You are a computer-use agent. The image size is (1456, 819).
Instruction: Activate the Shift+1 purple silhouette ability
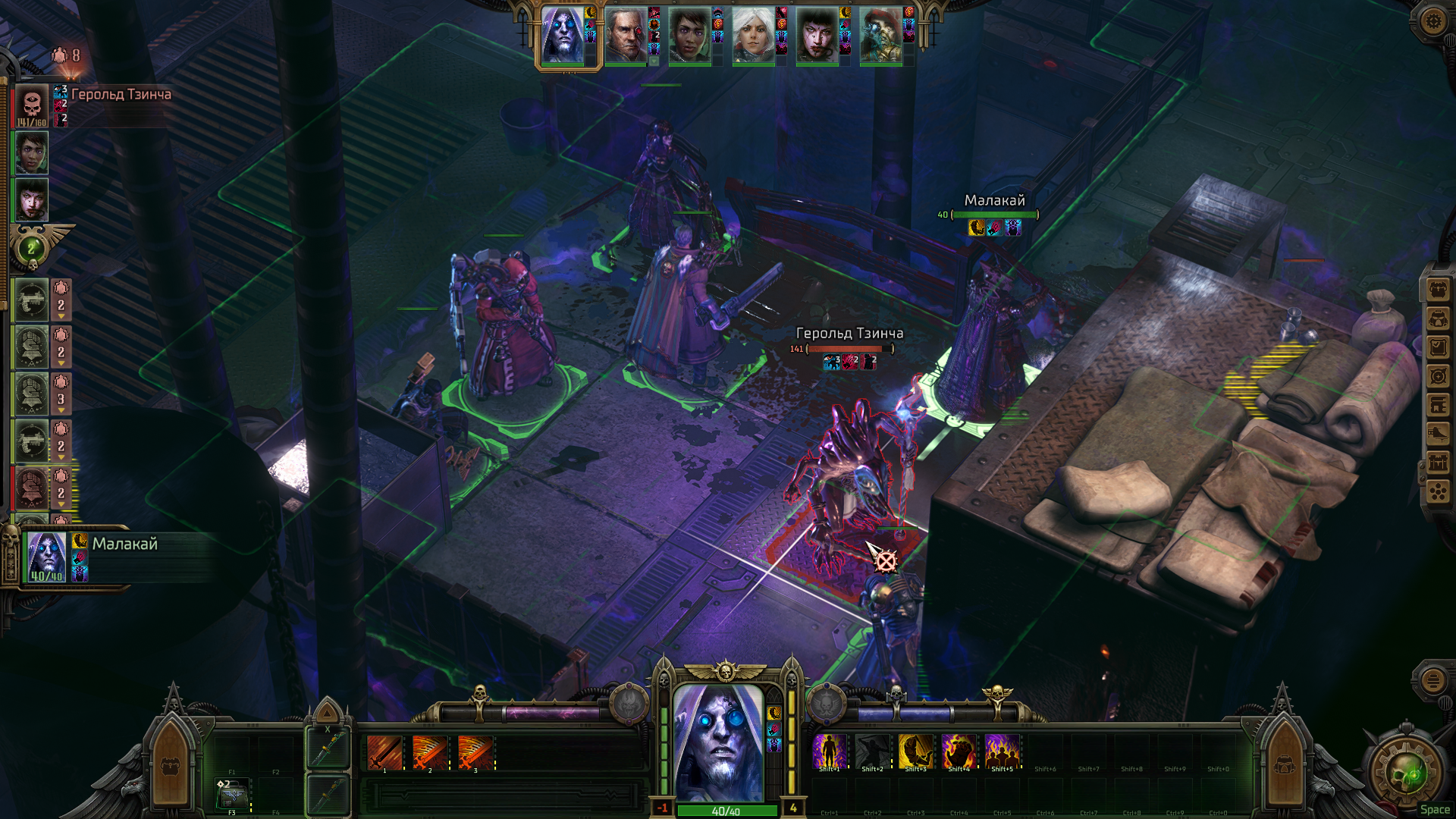click(829, 752)
